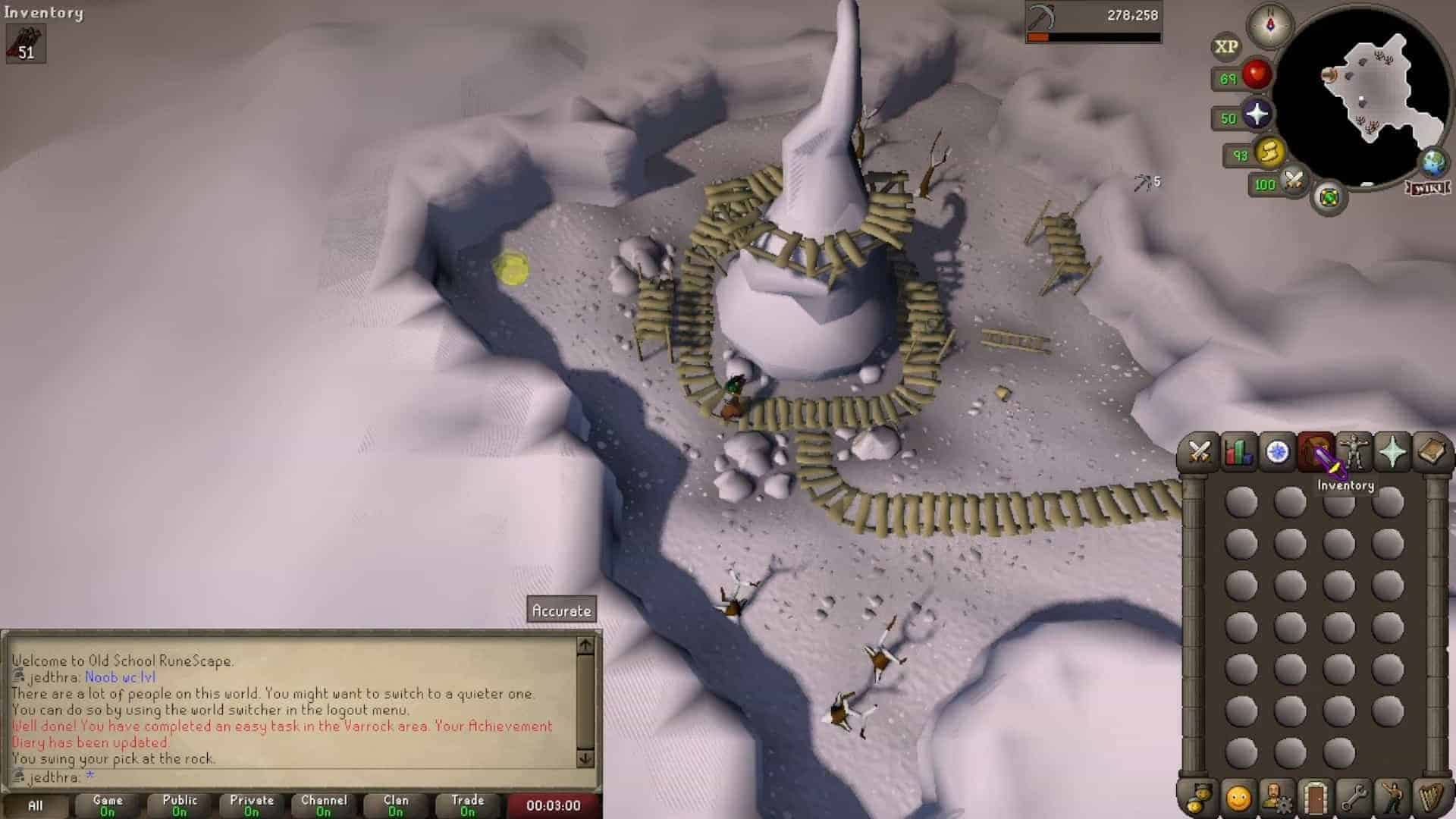Click the Wiki lookup button
Screen dimensions: 1456x819
click(x=1428, y=187)
